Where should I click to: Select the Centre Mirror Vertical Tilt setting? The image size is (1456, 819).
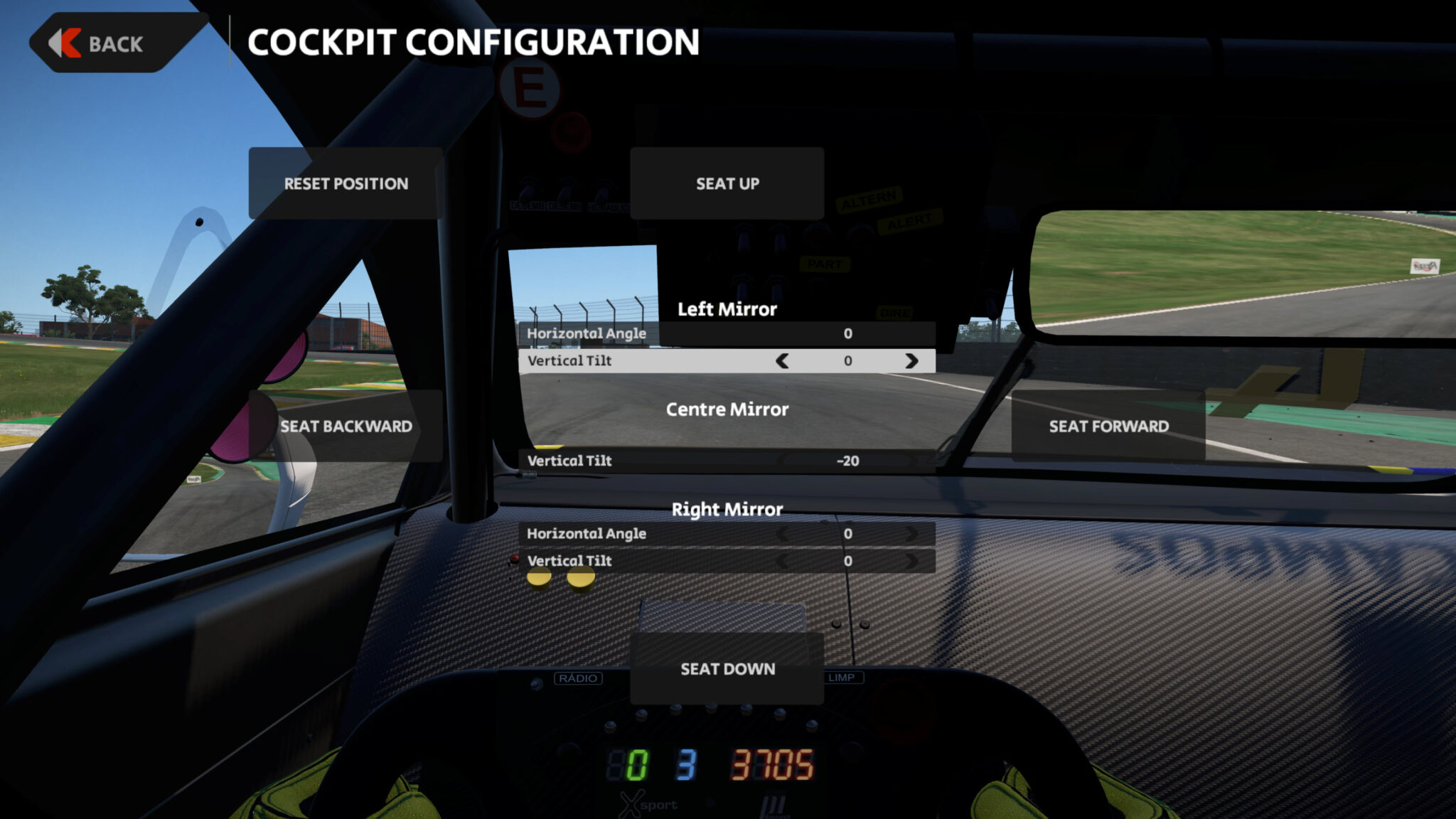[x=727, y=461]
